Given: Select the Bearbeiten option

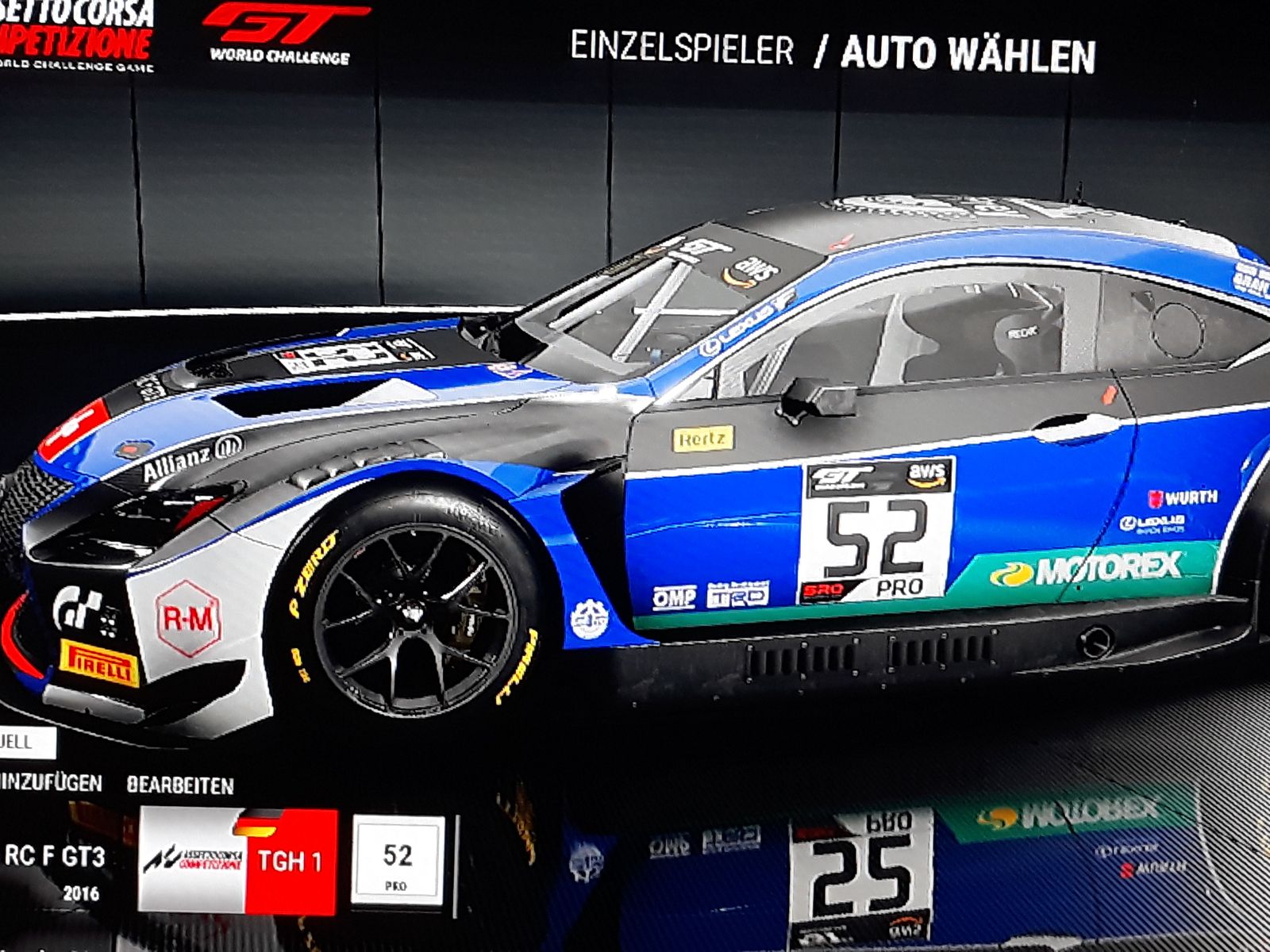Looking at the screenshot, I should (180, 785).
